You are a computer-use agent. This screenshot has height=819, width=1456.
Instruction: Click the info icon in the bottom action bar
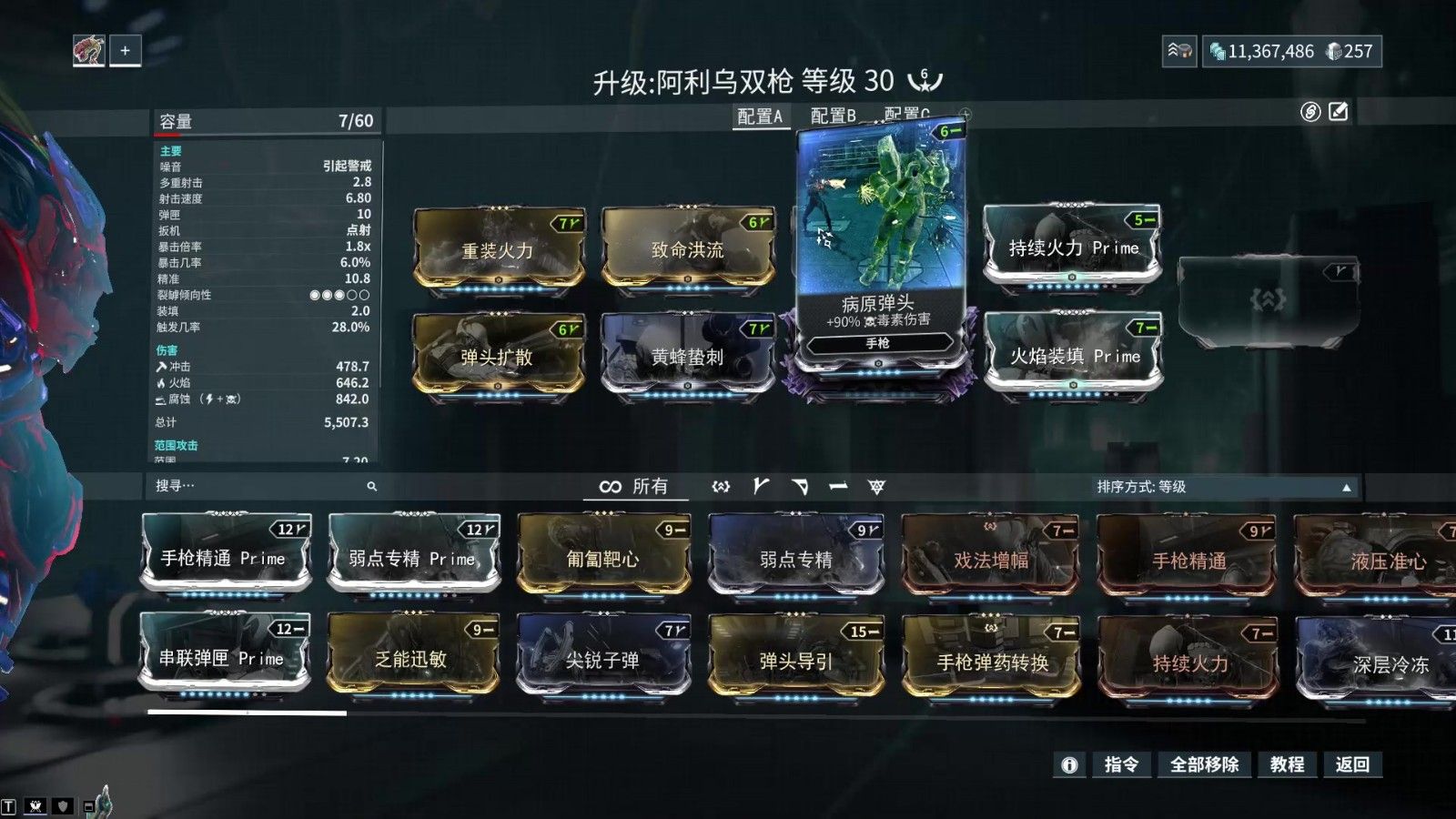[x=1071, y=765]
